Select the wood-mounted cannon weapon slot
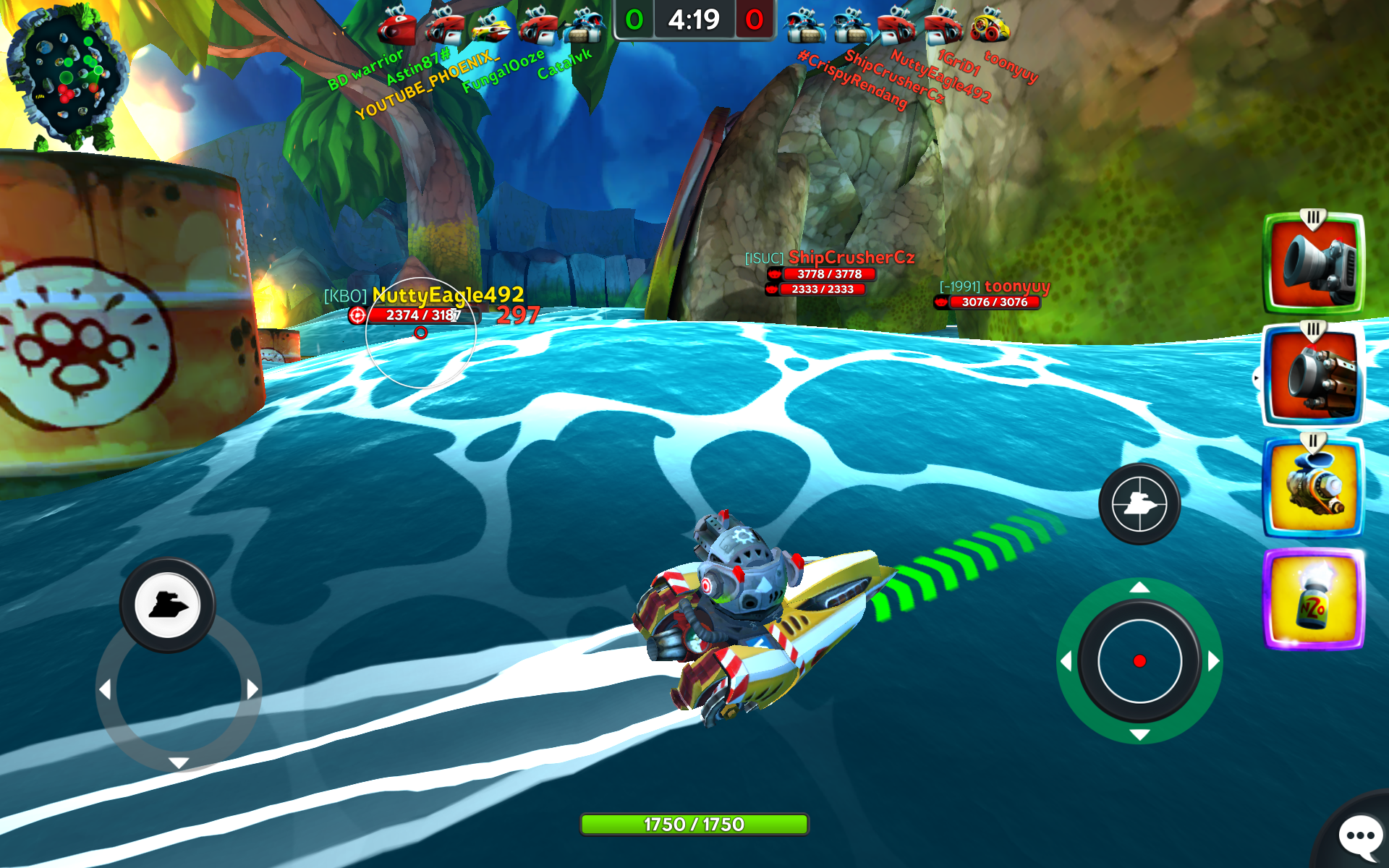 [x=1313, y=375]
